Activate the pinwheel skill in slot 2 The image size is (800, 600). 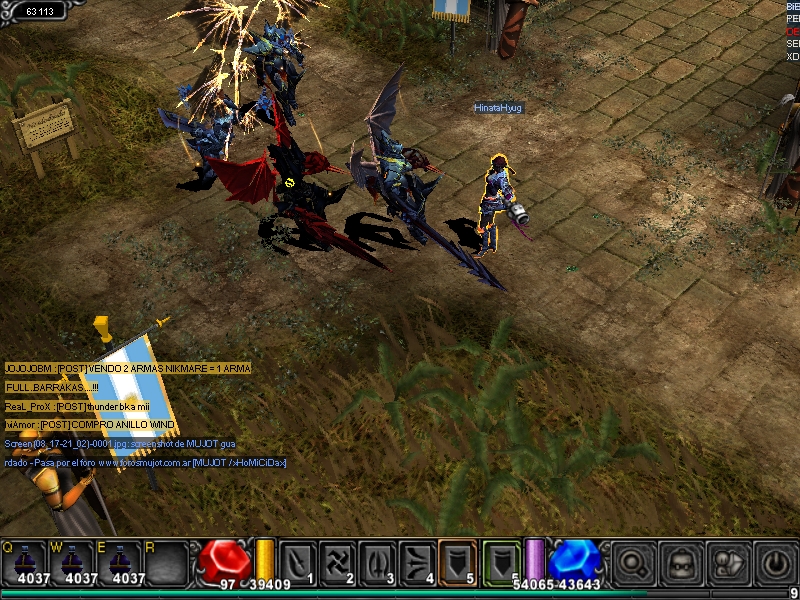click(x=338, y=562)
